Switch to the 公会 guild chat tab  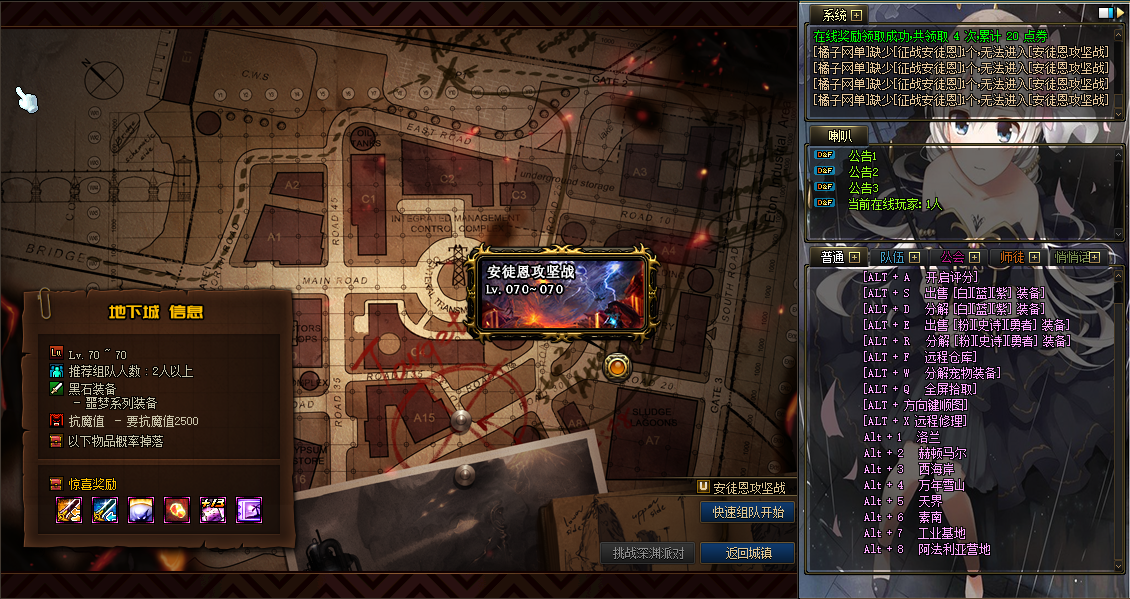tap(953, 257)
